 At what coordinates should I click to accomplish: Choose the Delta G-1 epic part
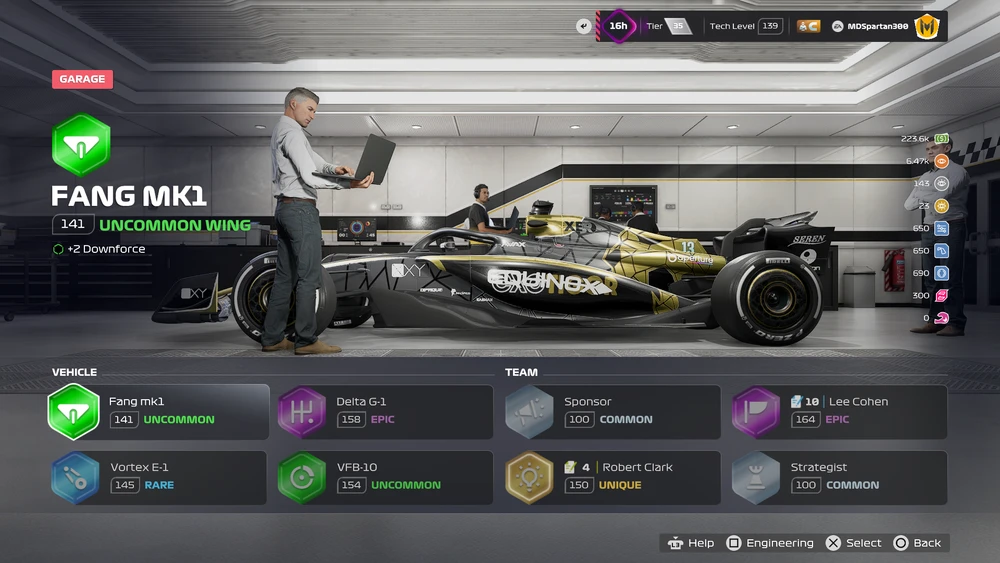[x=385, y=412]
